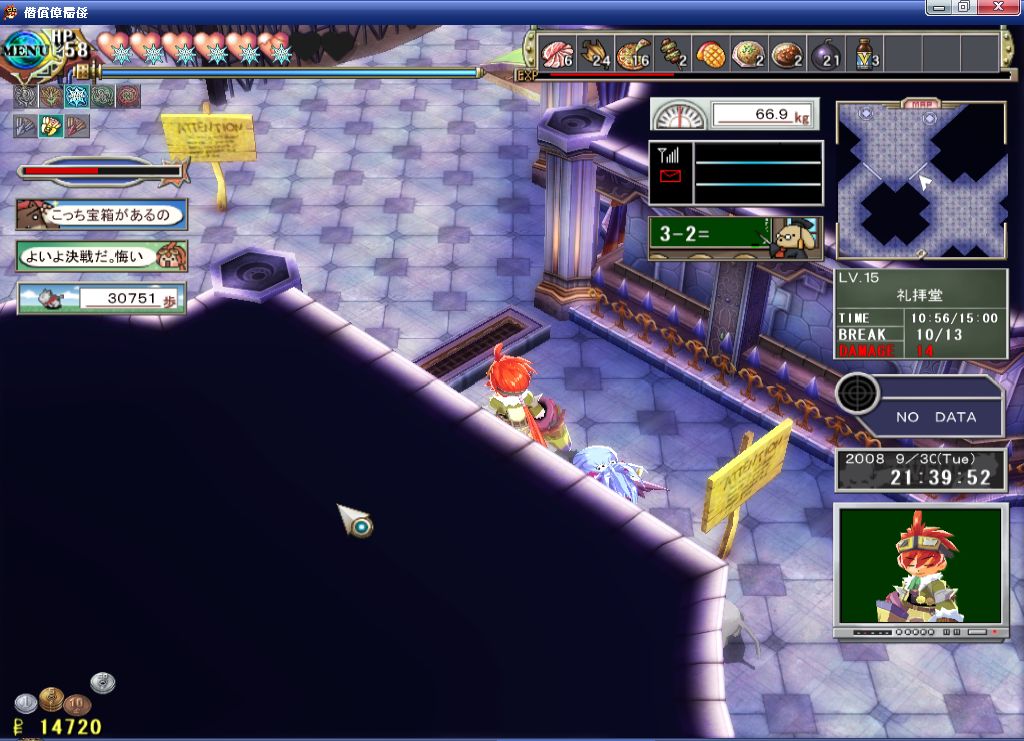Viewport: 1024px width, 741px height.
Task: Select the black bomb item slot
Action: pyautogui.click(x=826, y=52)
